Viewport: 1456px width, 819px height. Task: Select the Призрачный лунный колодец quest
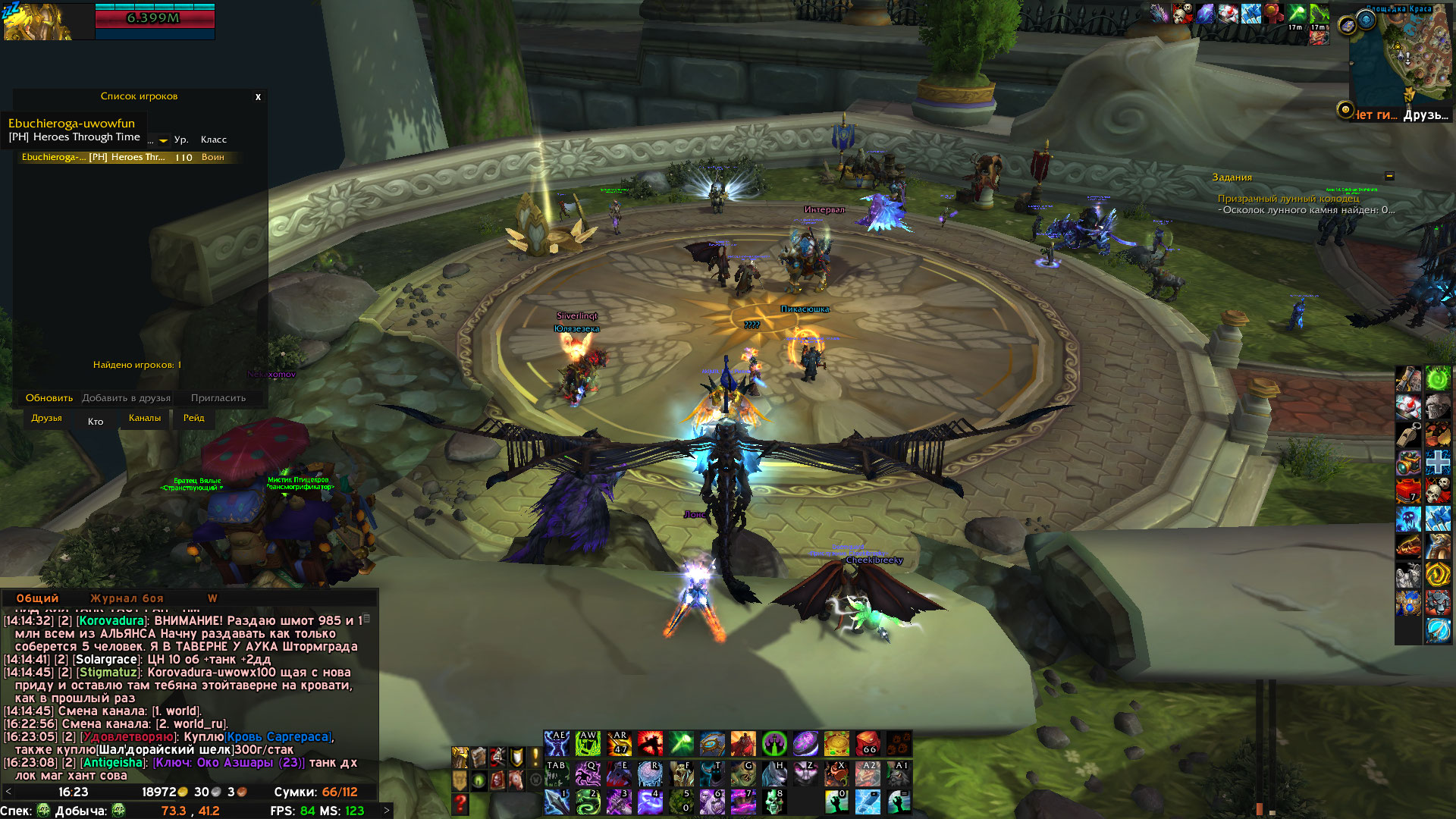1288,199
